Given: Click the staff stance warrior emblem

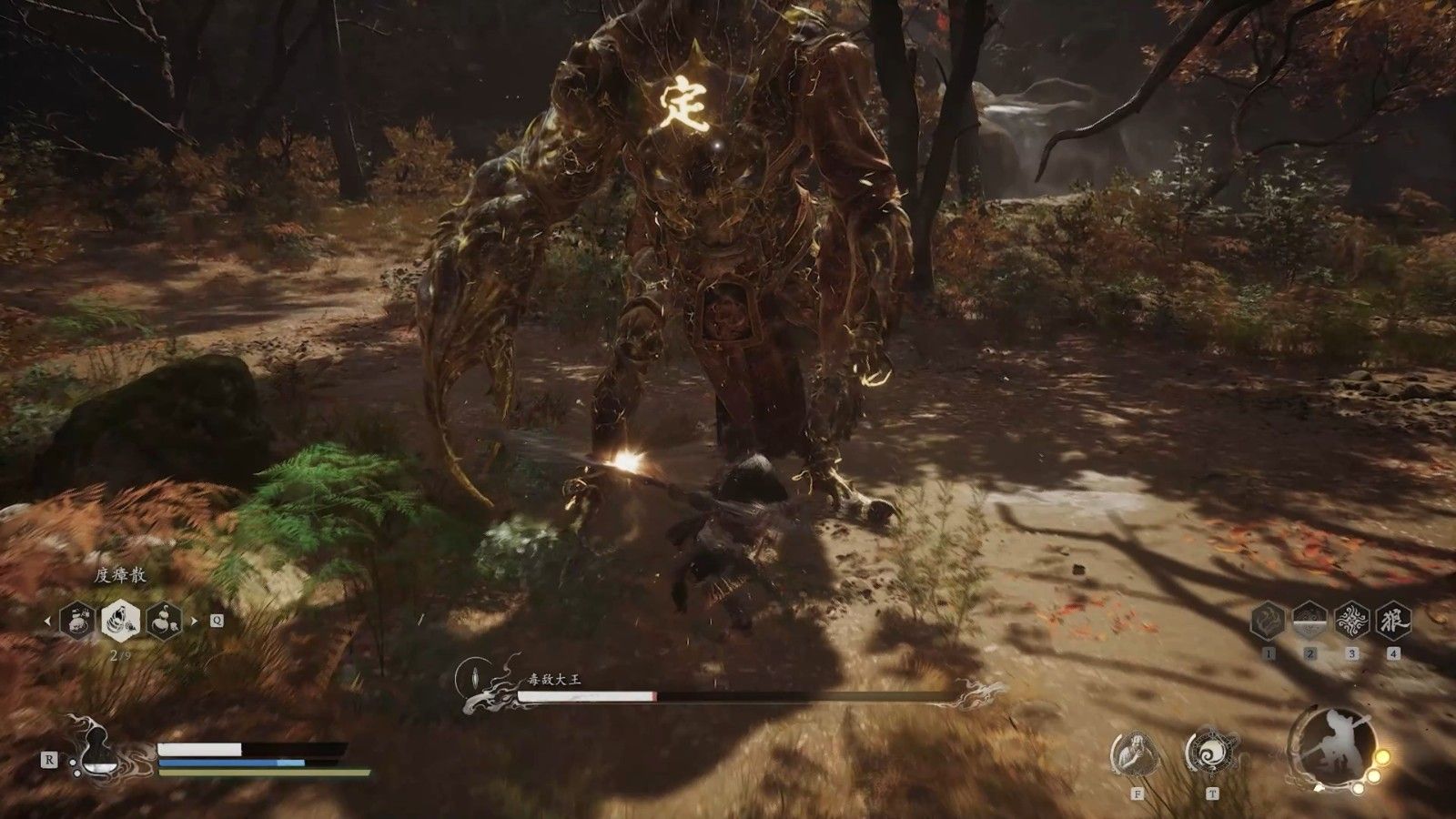Looking at the screenshot, I should tap(1333, 746).
